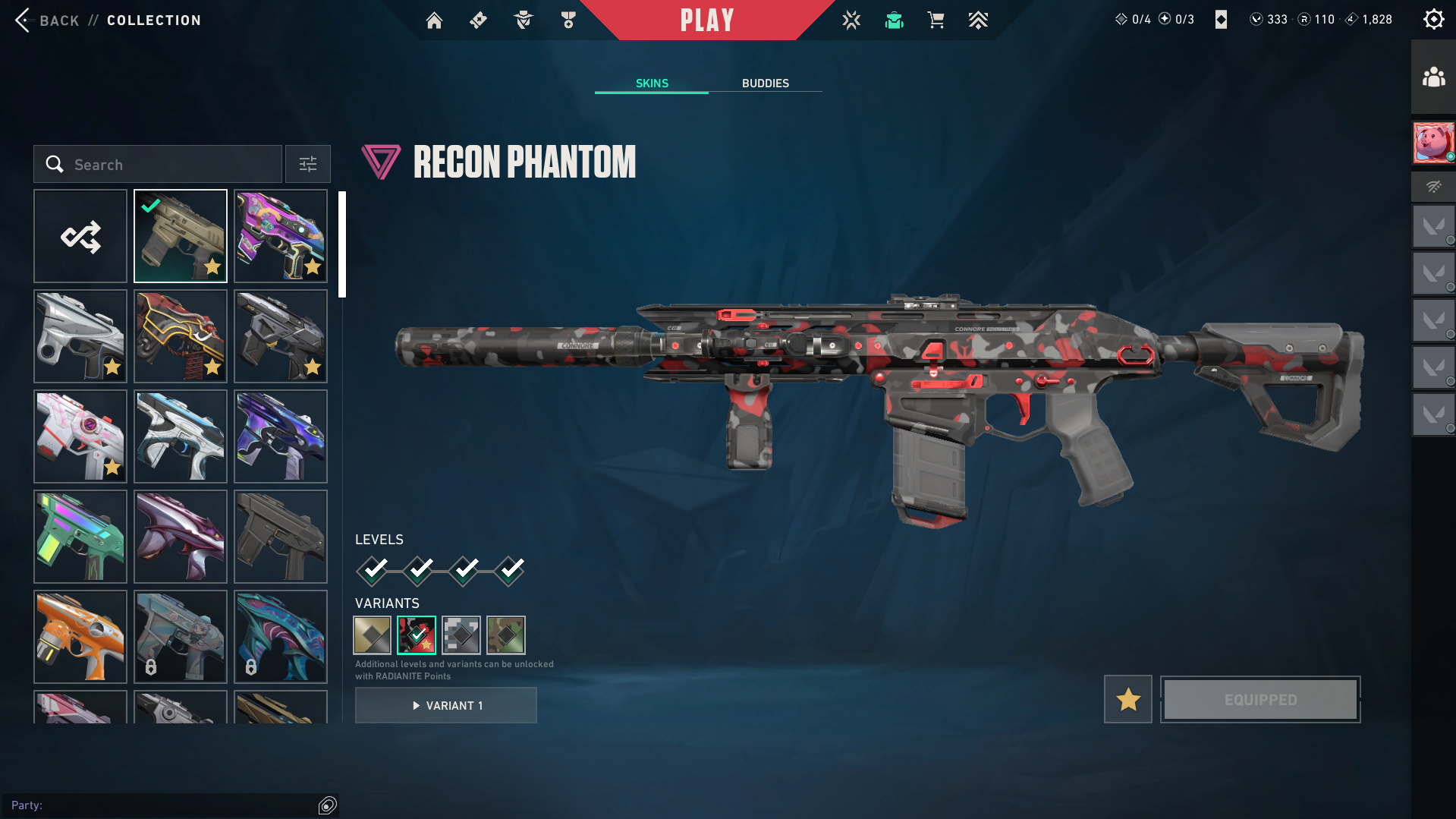Click the skin Search field
Image resolution: width=1456 pixels, height=819 pixels.
[x=158, y=165]
